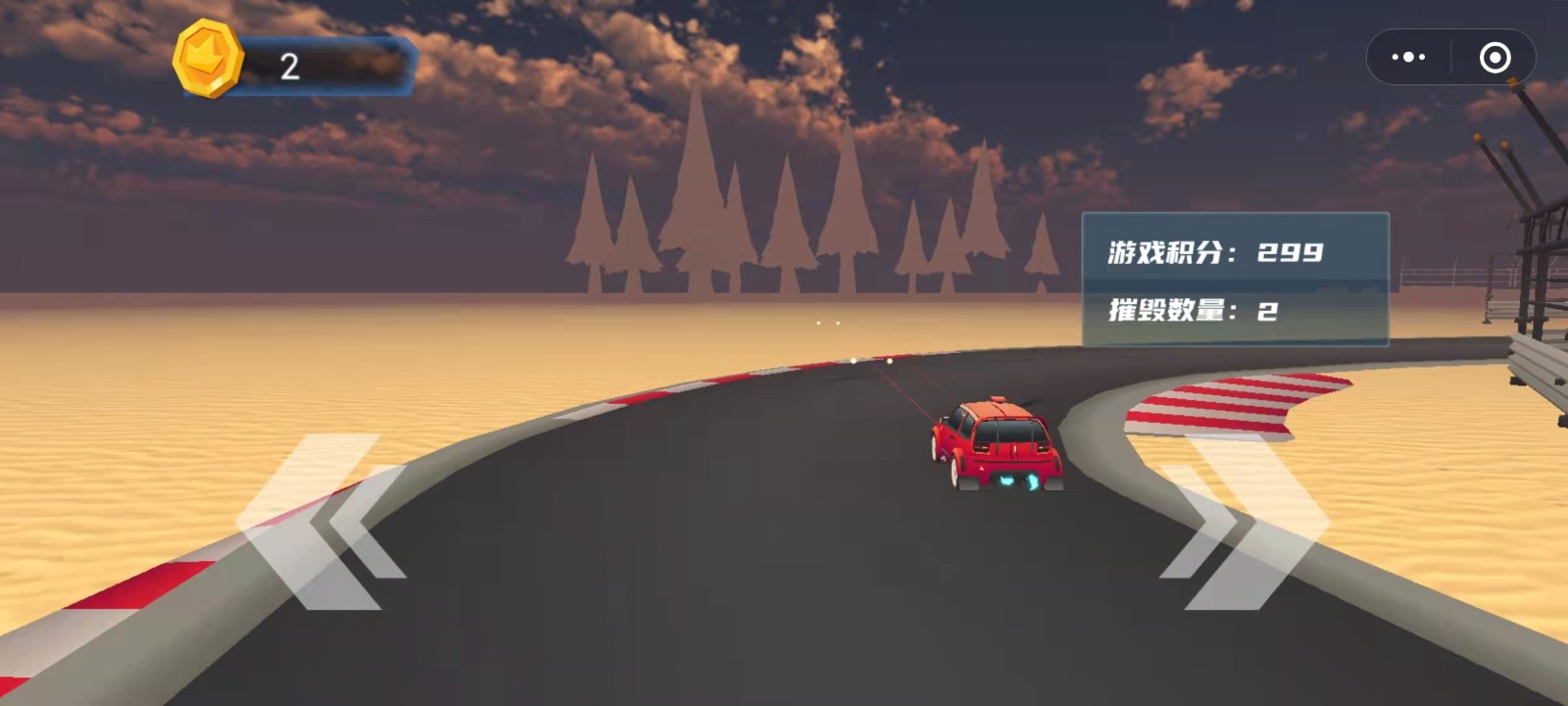
Task: Steer left with the double chevron arrow
Action: tap(318, 522)
